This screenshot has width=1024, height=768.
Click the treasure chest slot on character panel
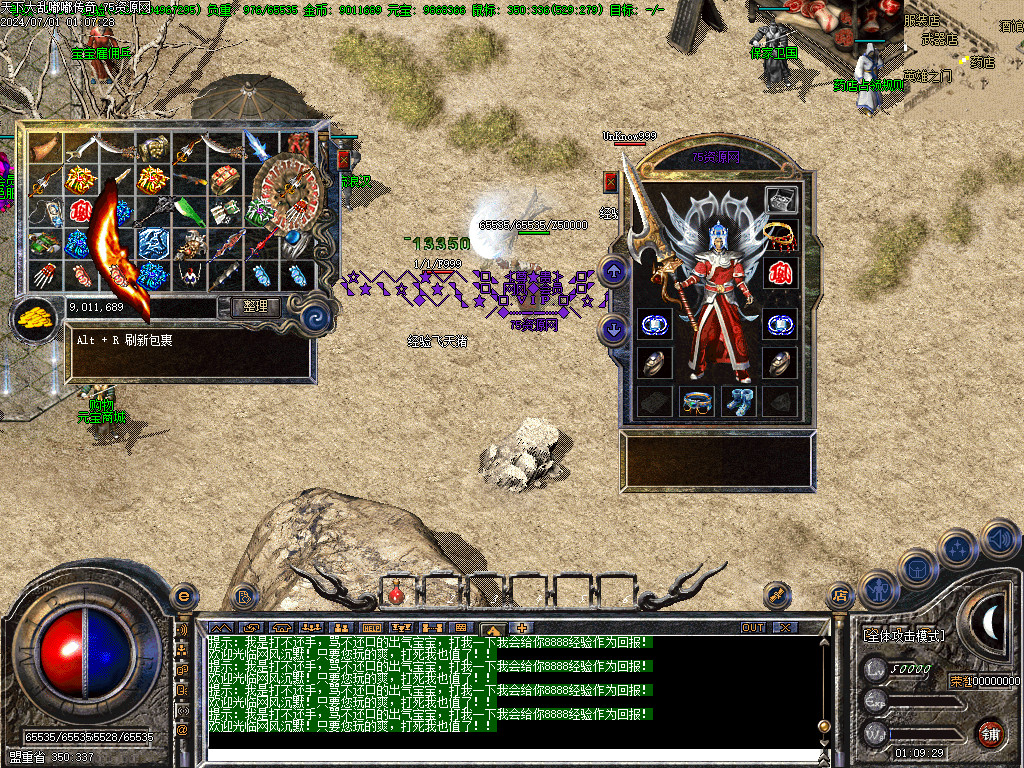click(x=780, y=199)
